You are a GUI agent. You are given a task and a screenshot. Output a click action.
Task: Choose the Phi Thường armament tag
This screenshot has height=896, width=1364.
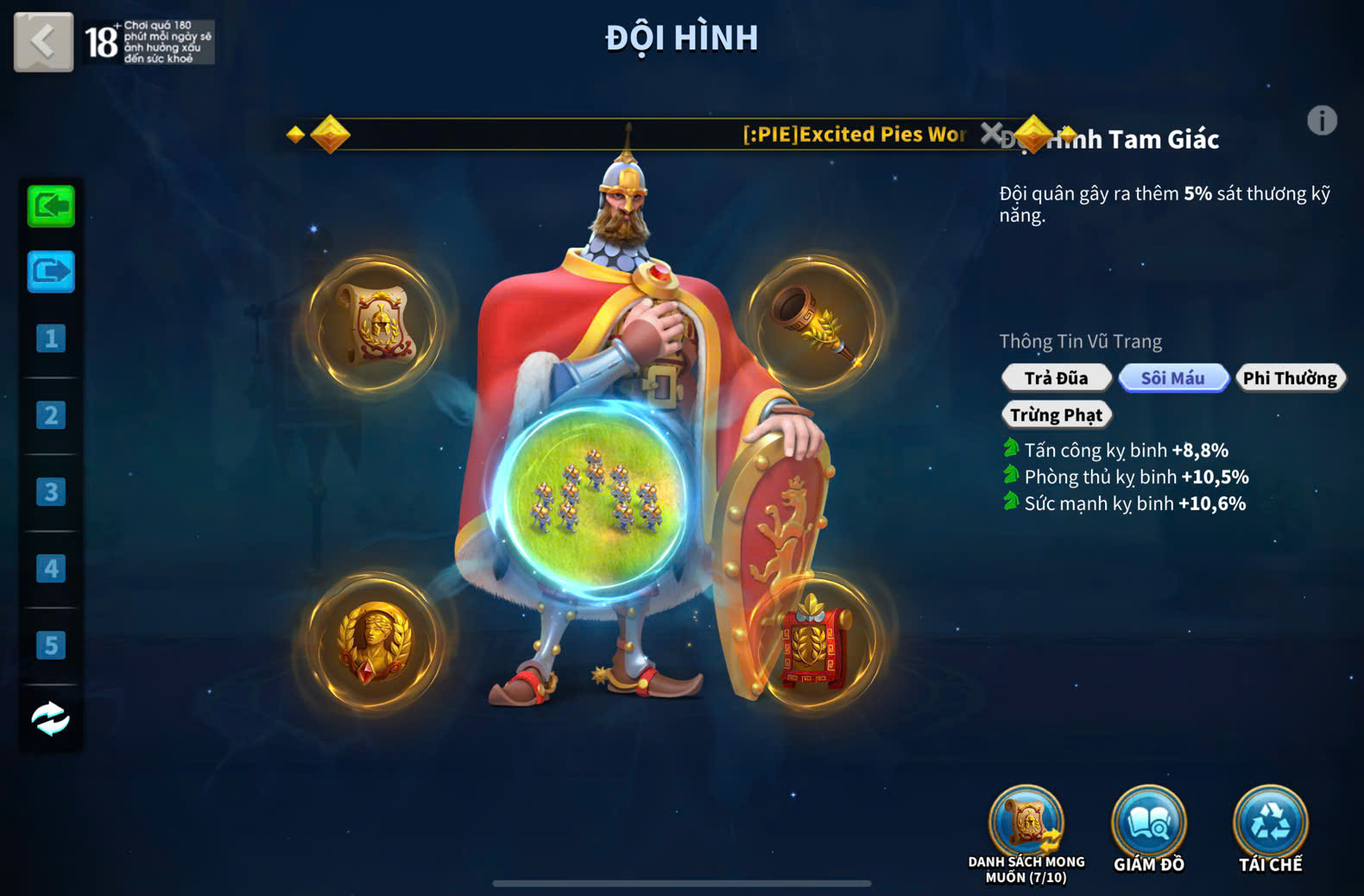pyautogui.click(x=1290, y=378)
